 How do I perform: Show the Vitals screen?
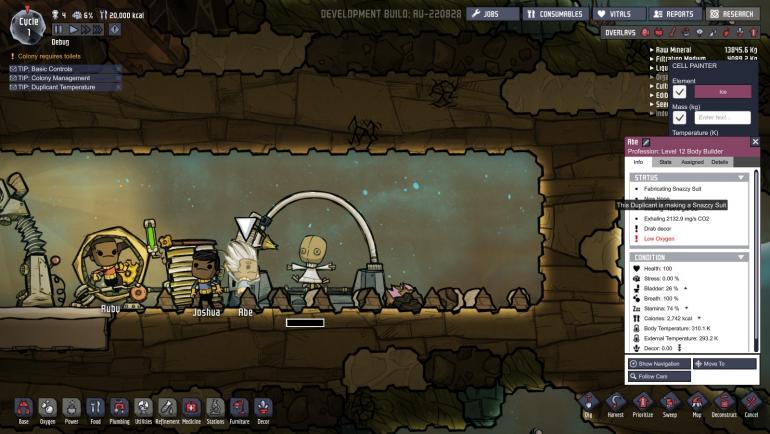(x=617, y=14)
